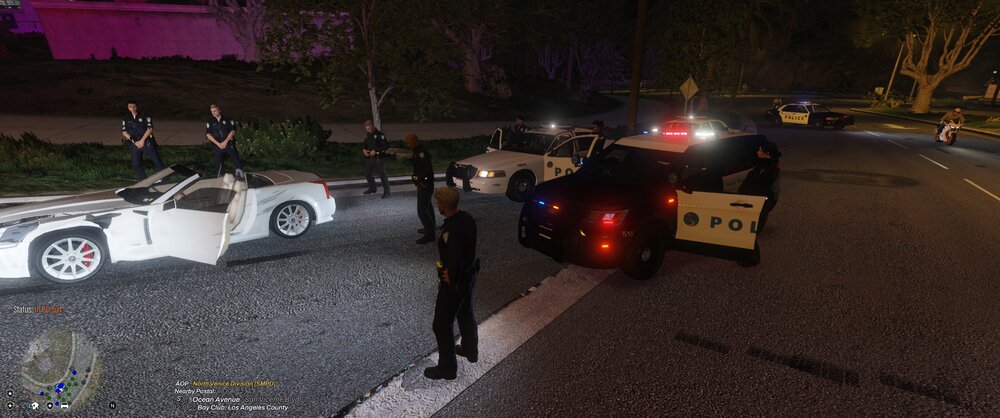Viewport: 1000px width, 418px height.
Task: Select the house blip below the minimap
Action: coord(35,405)
